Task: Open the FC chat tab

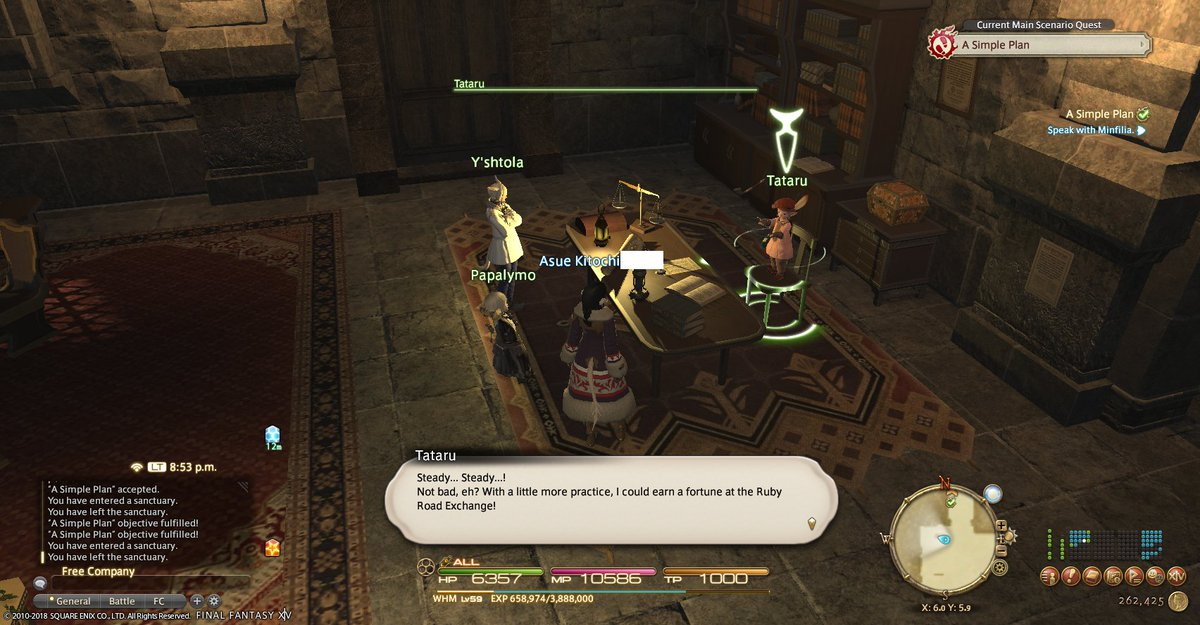Action: [159, 602]
